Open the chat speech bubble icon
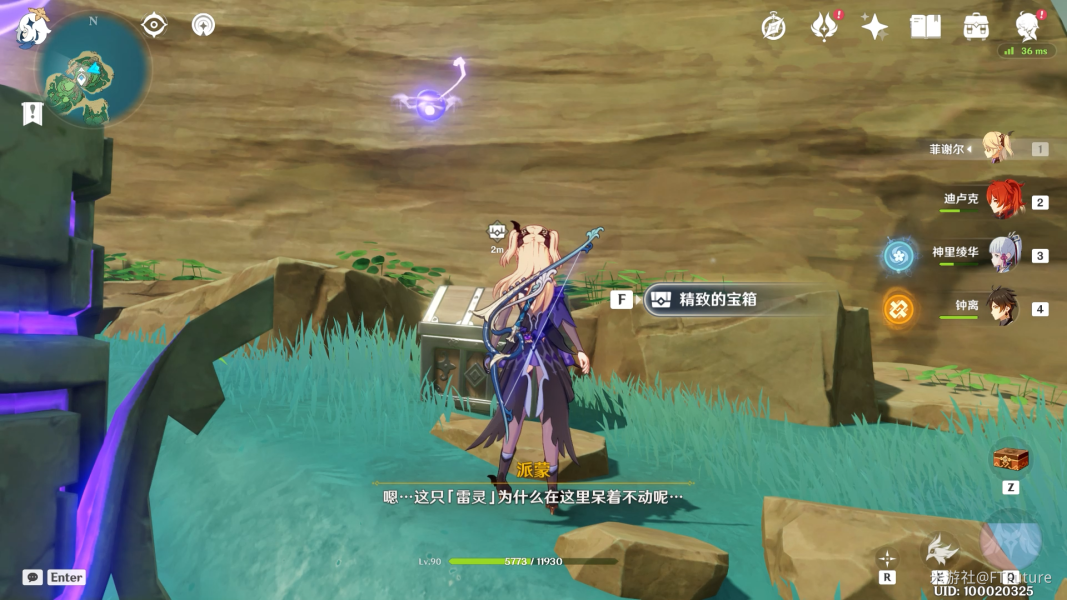Image resolution: width=1067 pixels, height=600 pixels. (33, 577)
